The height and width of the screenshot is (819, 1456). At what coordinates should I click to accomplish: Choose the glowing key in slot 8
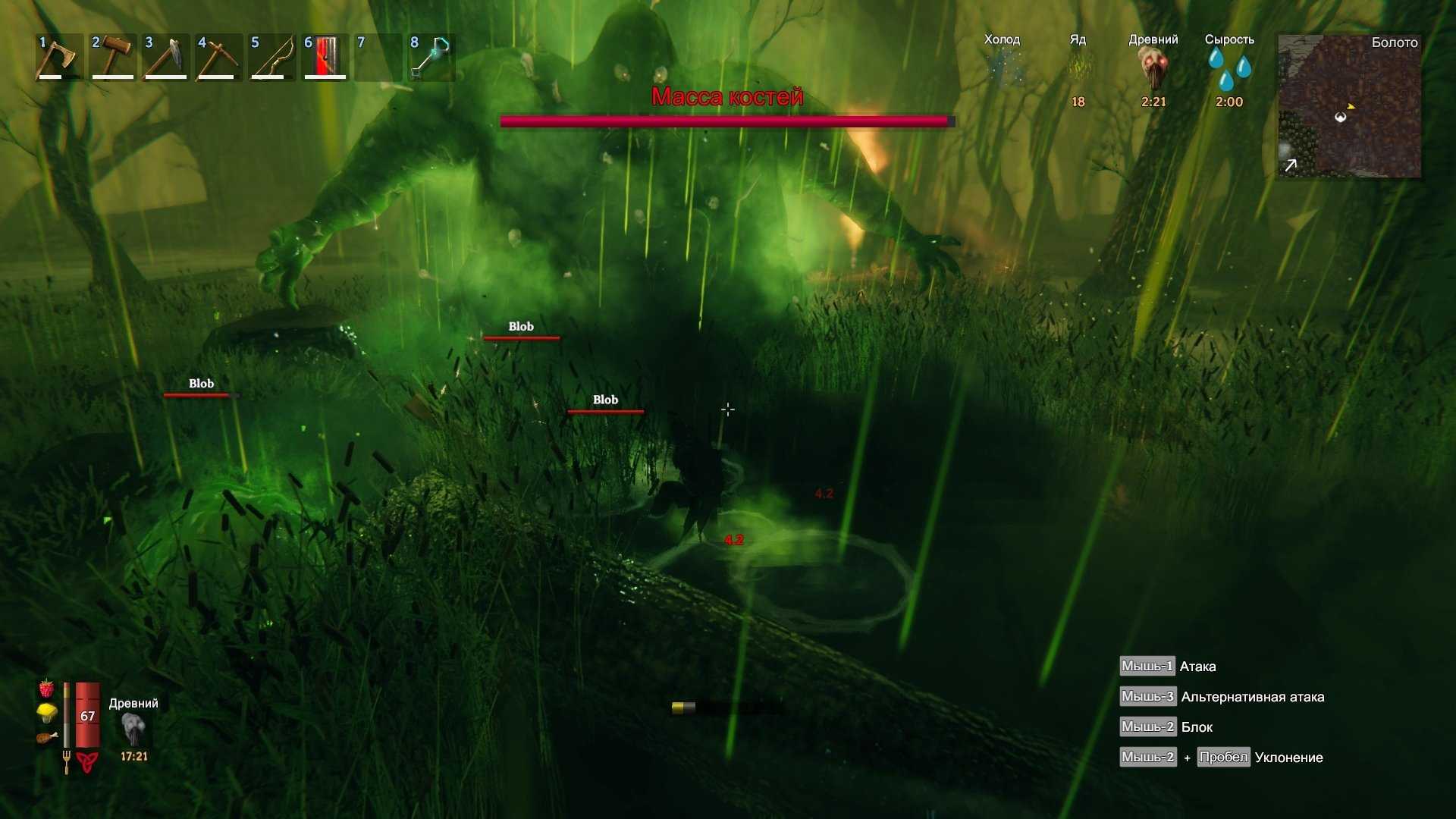431,57
